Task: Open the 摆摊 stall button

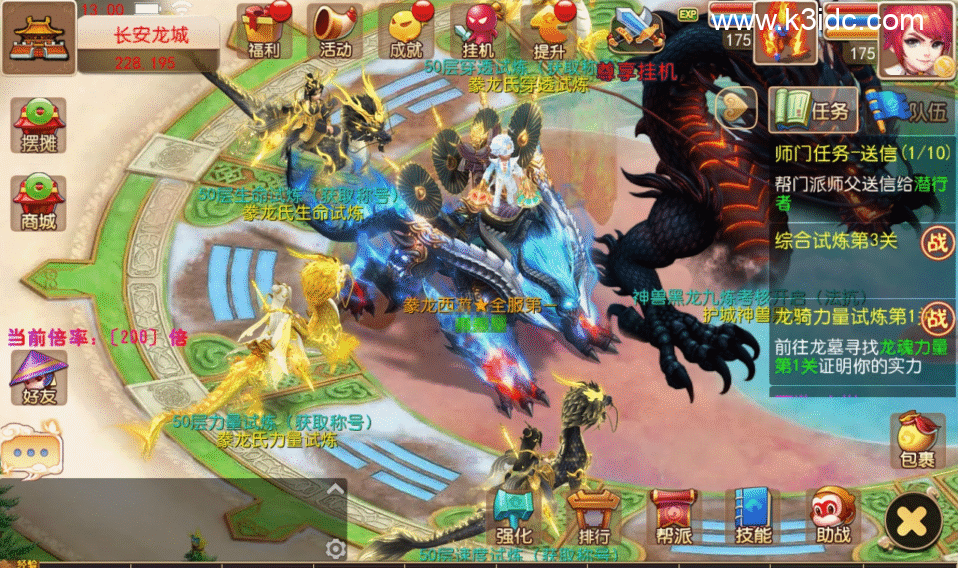Action: [38, 126]
